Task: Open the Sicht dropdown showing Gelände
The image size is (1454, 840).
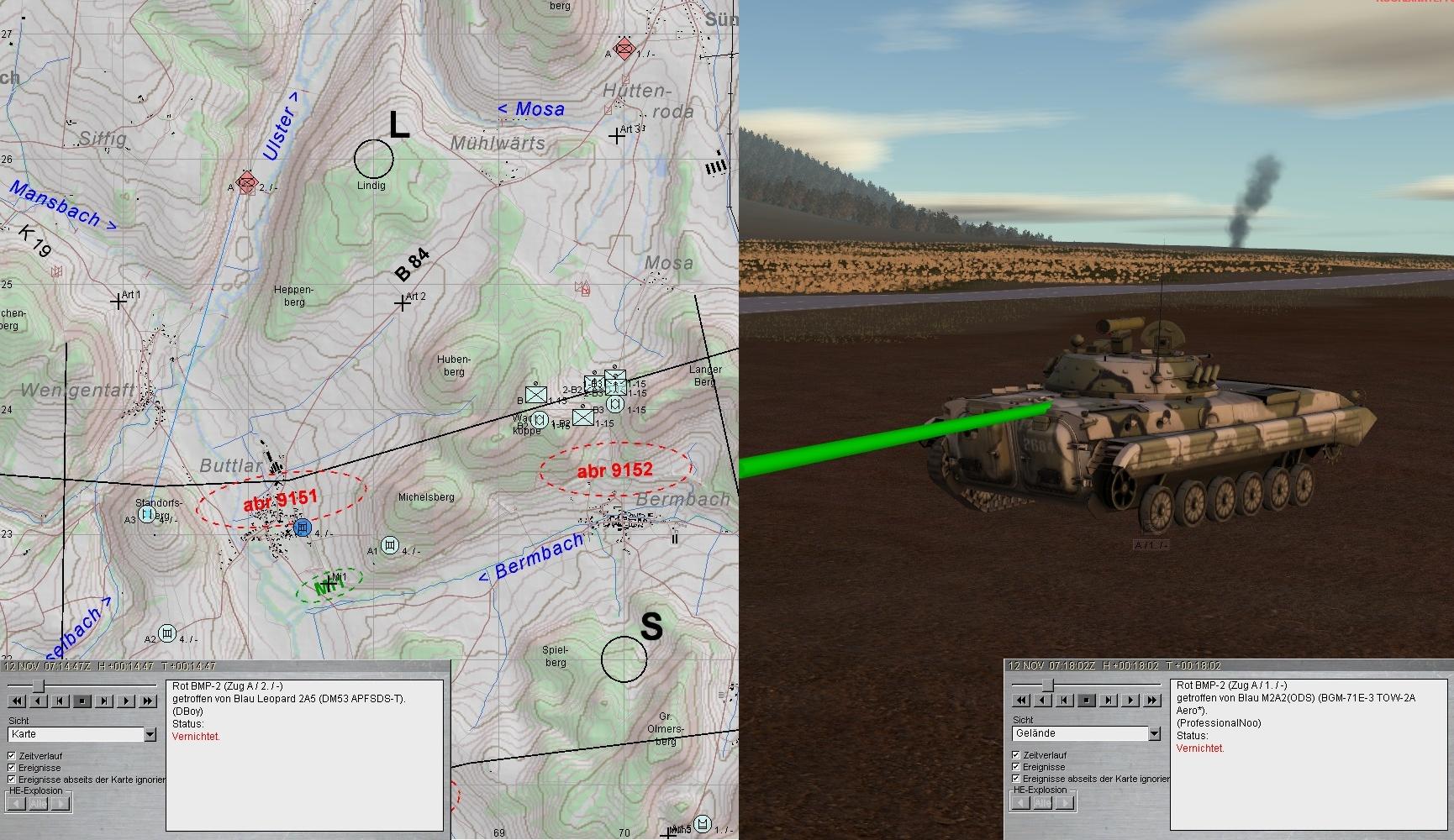Action: pyautogui.click(x=1154, y=733)
